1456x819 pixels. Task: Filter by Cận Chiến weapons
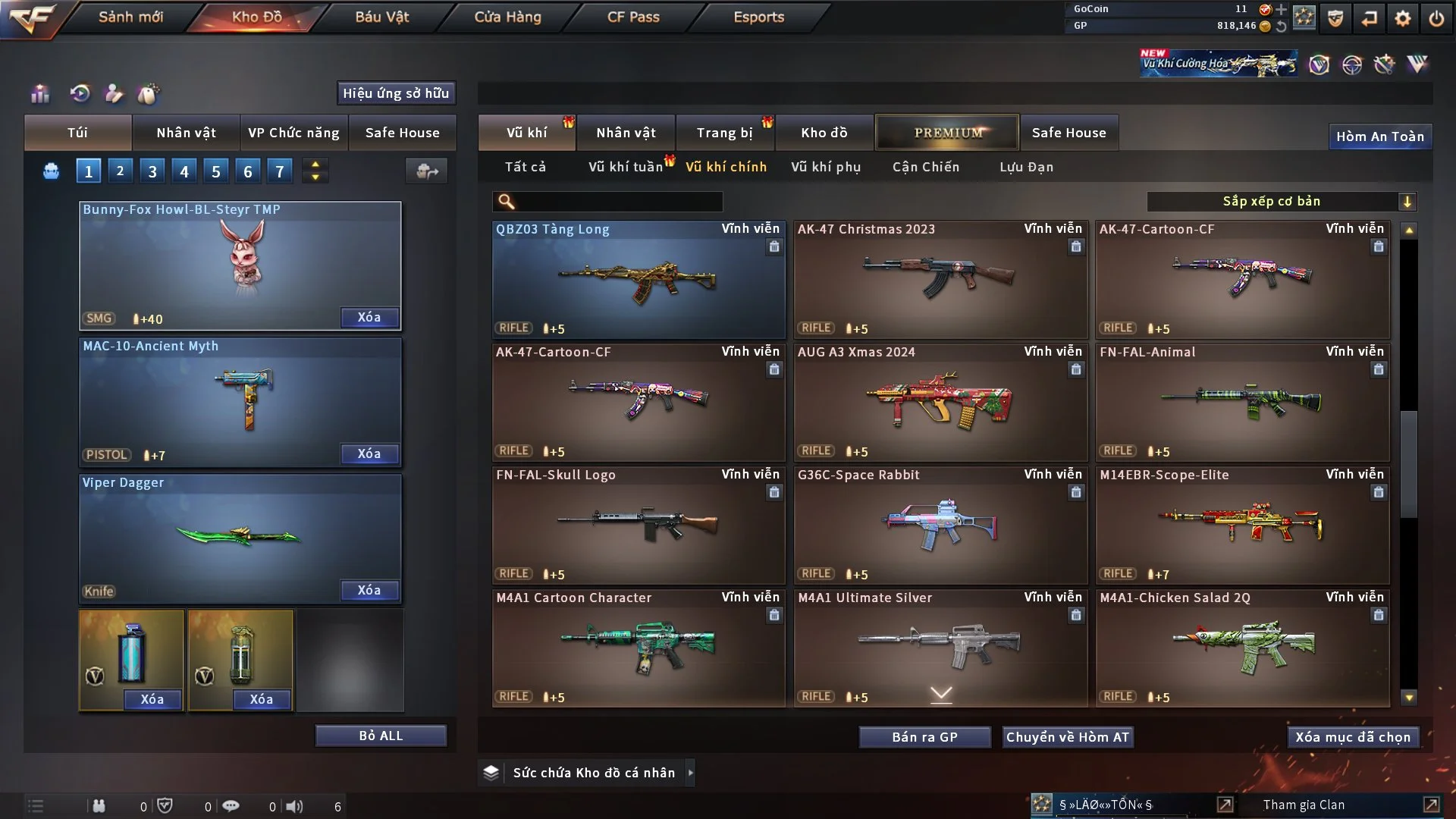tap(925, 167)
